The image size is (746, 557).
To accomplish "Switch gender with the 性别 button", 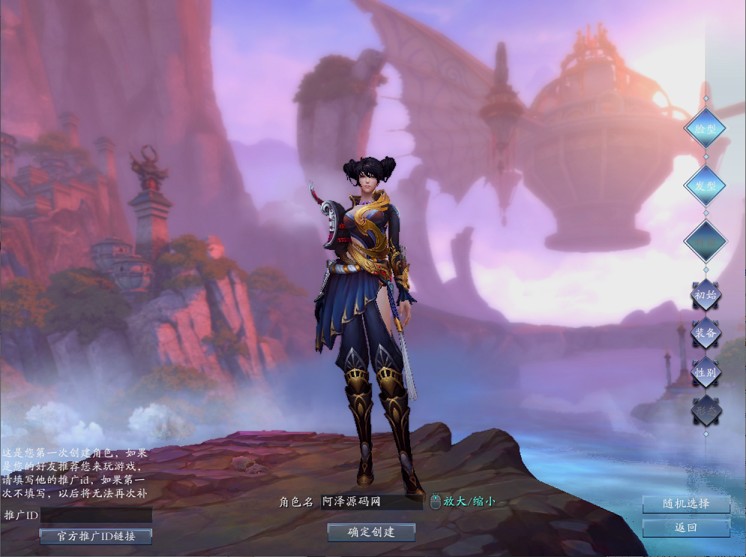I will [x=706, y=372].
